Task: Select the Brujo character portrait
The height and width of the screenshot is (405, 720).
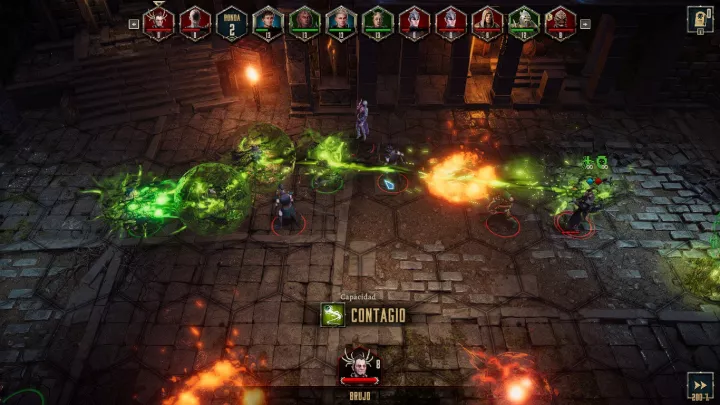Action: point(357,364)
